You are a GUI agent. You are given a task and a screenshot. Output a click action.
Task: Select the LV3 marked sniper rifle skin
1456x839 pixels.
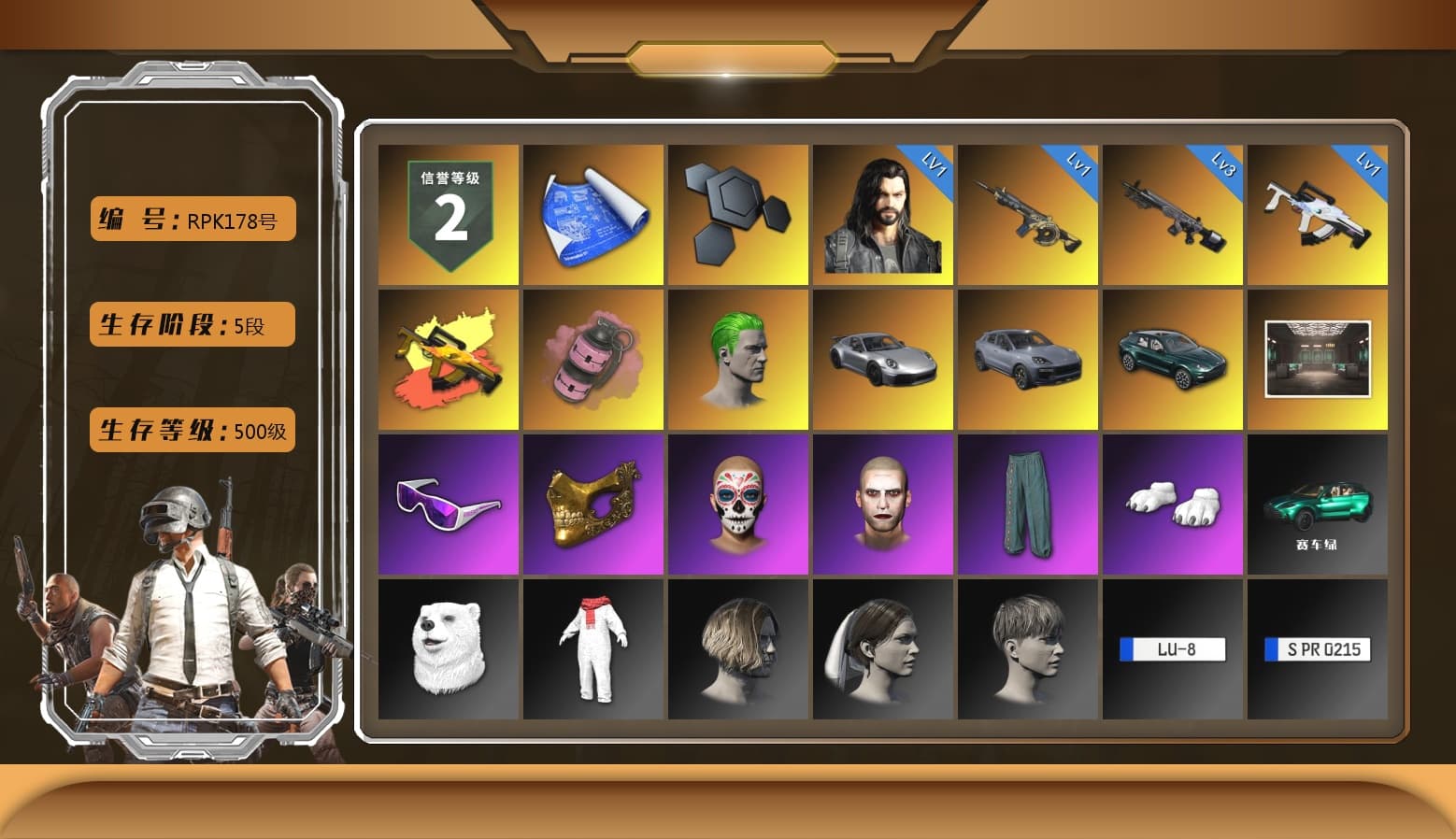click(x=1173, y=213)
